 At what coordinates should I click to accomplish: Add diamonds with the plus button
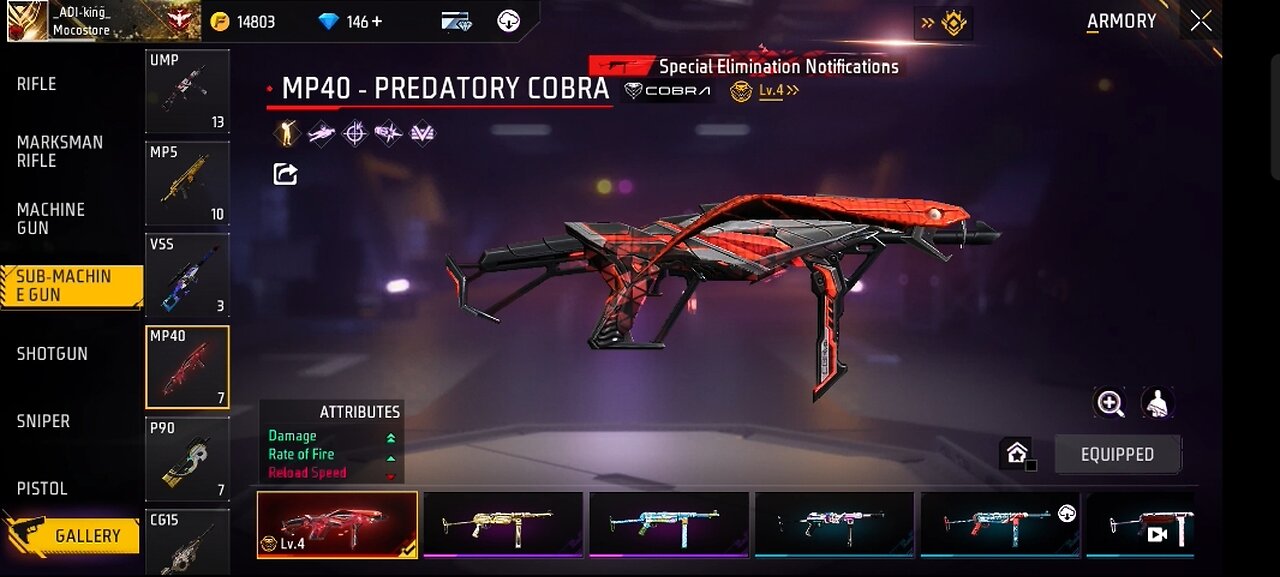pos(377,21)
